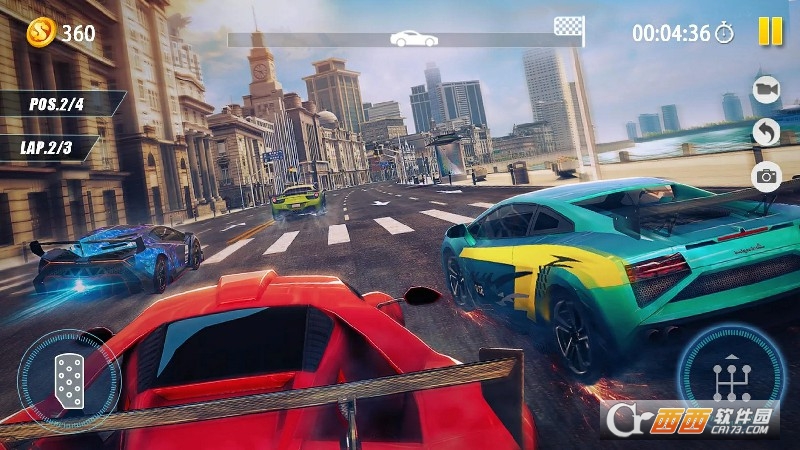Switch view with the video camera icon
800x450 pixels.
click(766, 90)
